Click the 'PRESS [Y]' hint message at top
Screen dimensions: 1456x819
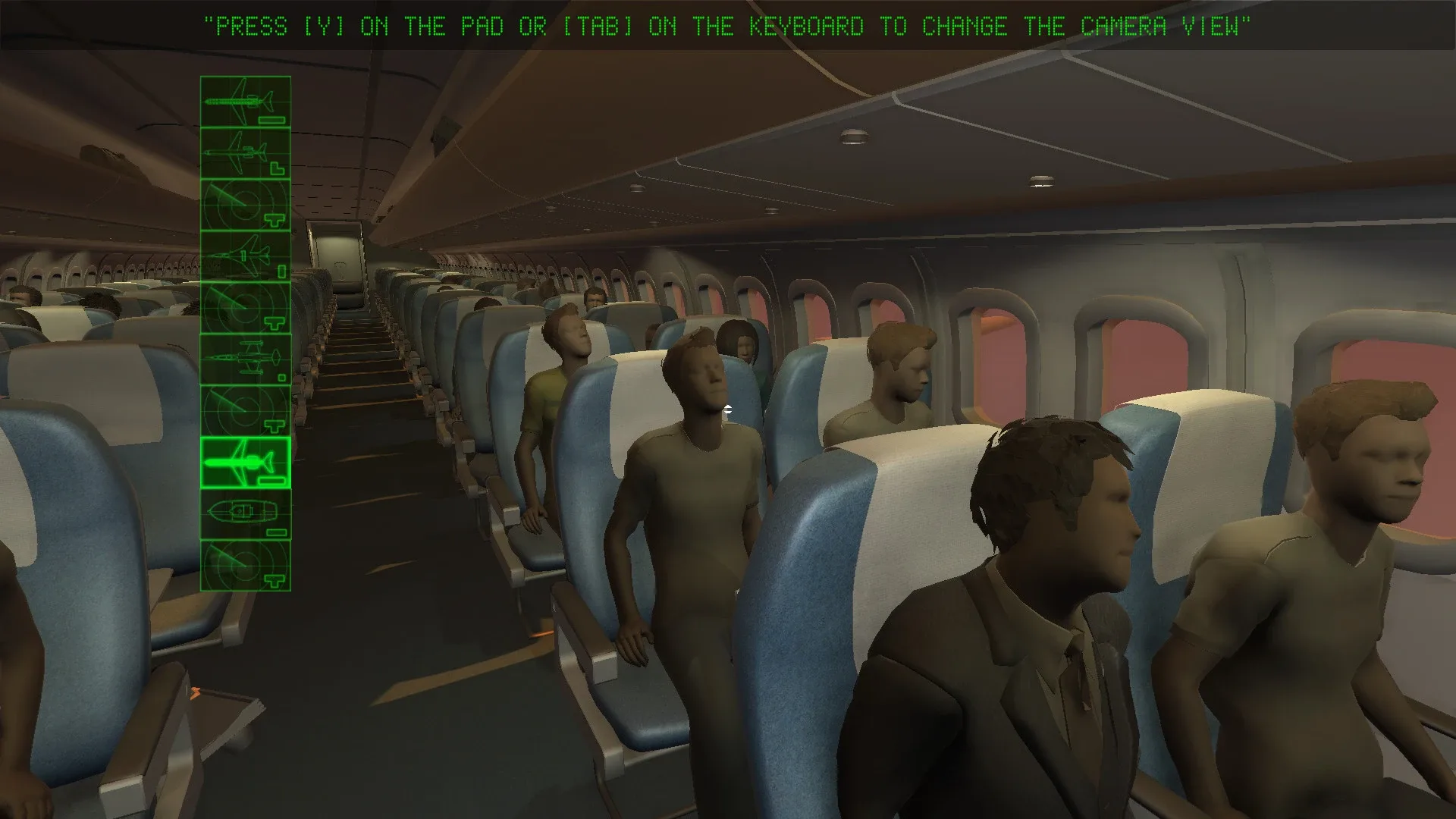pyautogui.click(x=728, y=25)
